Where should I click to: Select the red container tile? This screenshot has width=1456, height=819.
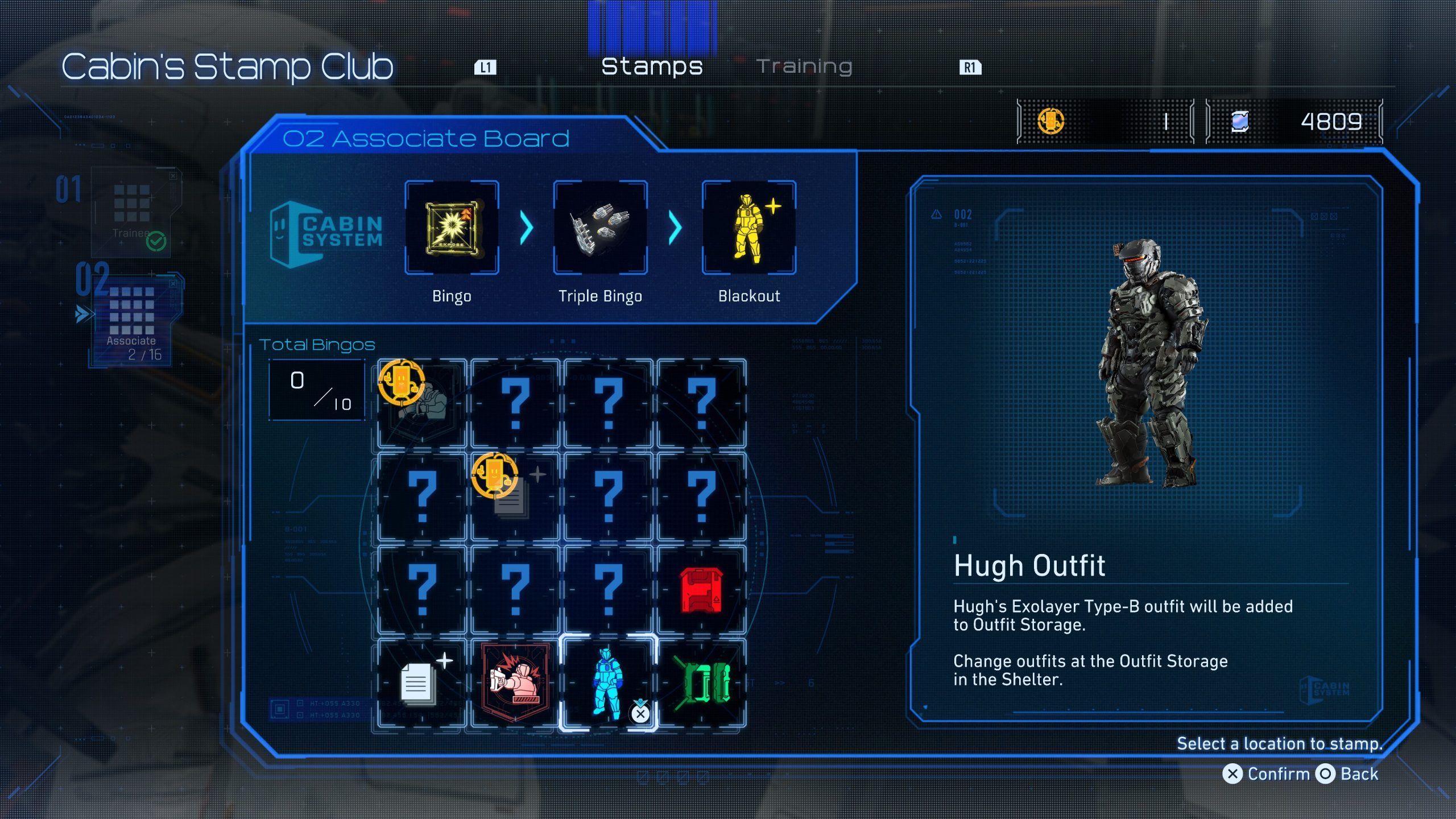coord(701,590)
